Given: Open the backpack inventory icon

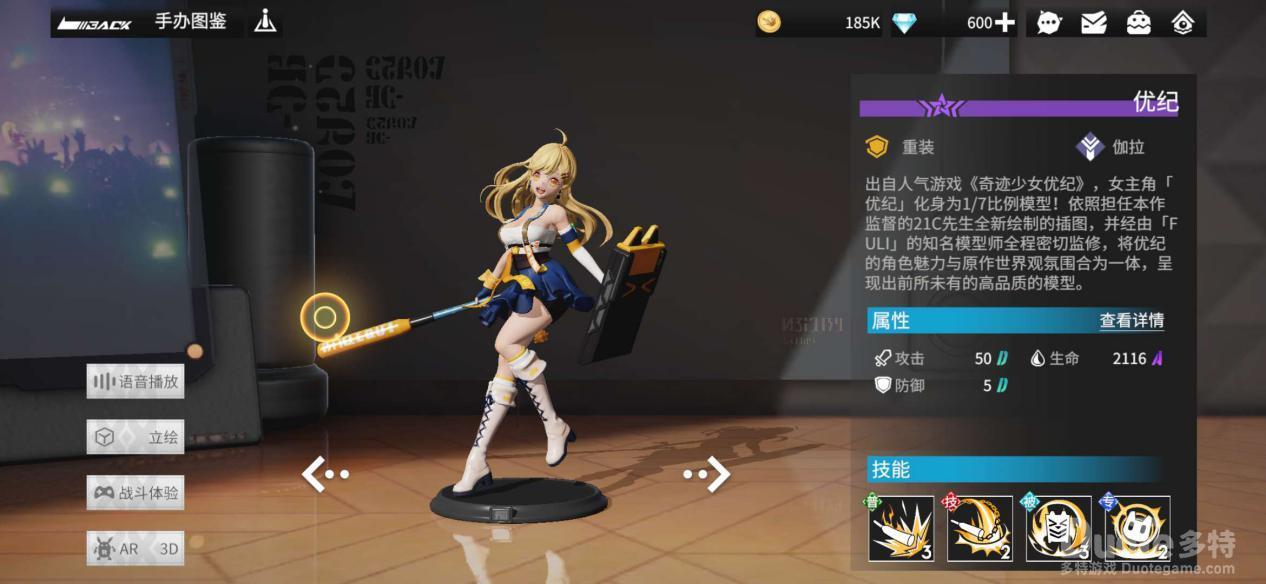Looking at the screenshot, I should (1138, 22).
